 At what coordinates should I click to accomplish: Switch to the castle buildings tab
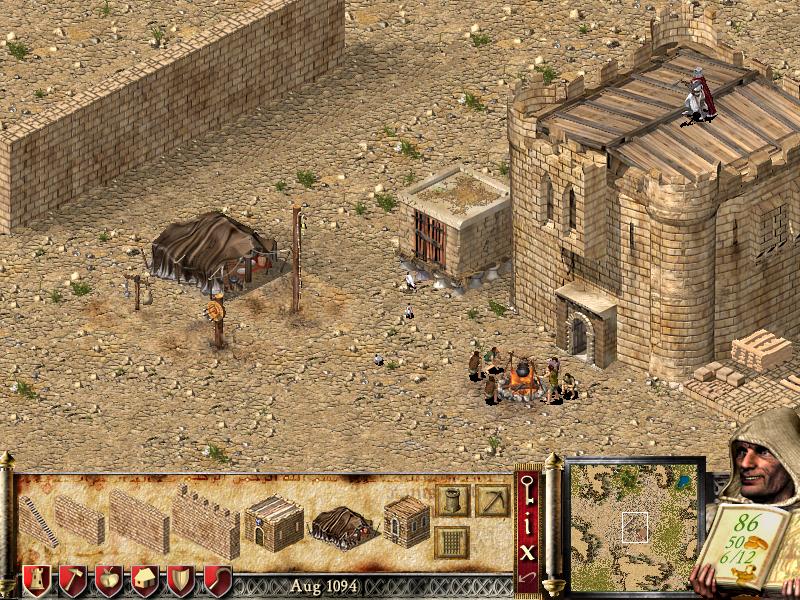[37, 581]
